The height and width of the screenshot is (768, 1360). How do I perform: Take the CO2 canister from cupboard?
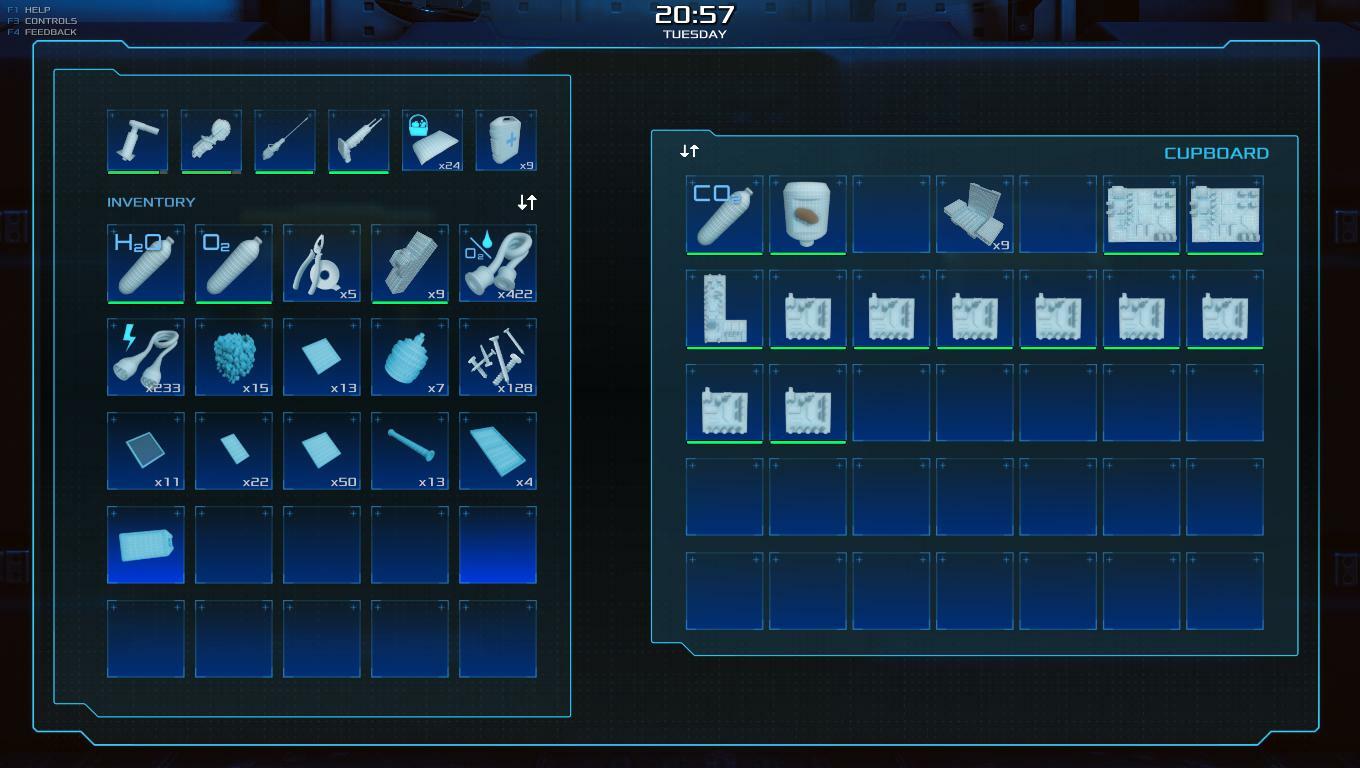click(724, 214)
